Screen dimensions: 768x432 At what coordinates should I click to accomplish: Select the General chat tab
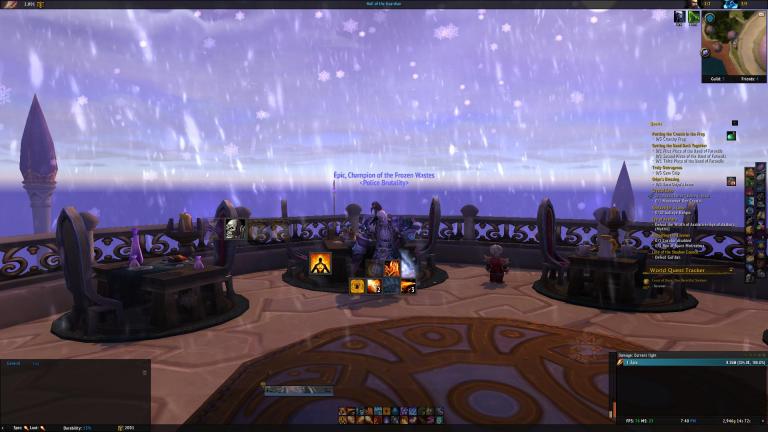pyautogui.click(x=14, y=363)
